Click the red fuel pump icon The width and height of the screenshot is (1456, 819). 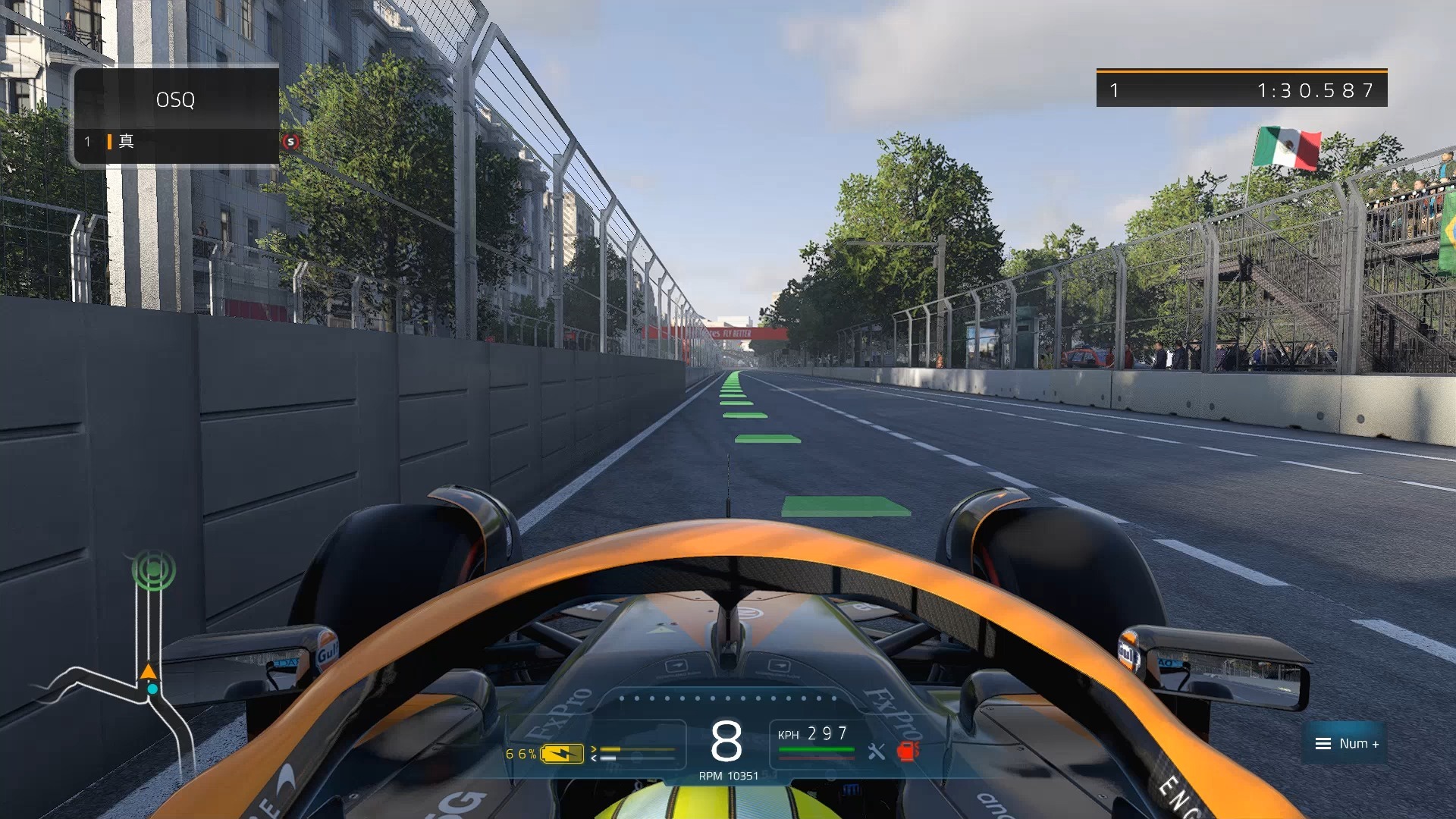click(907, 751)
